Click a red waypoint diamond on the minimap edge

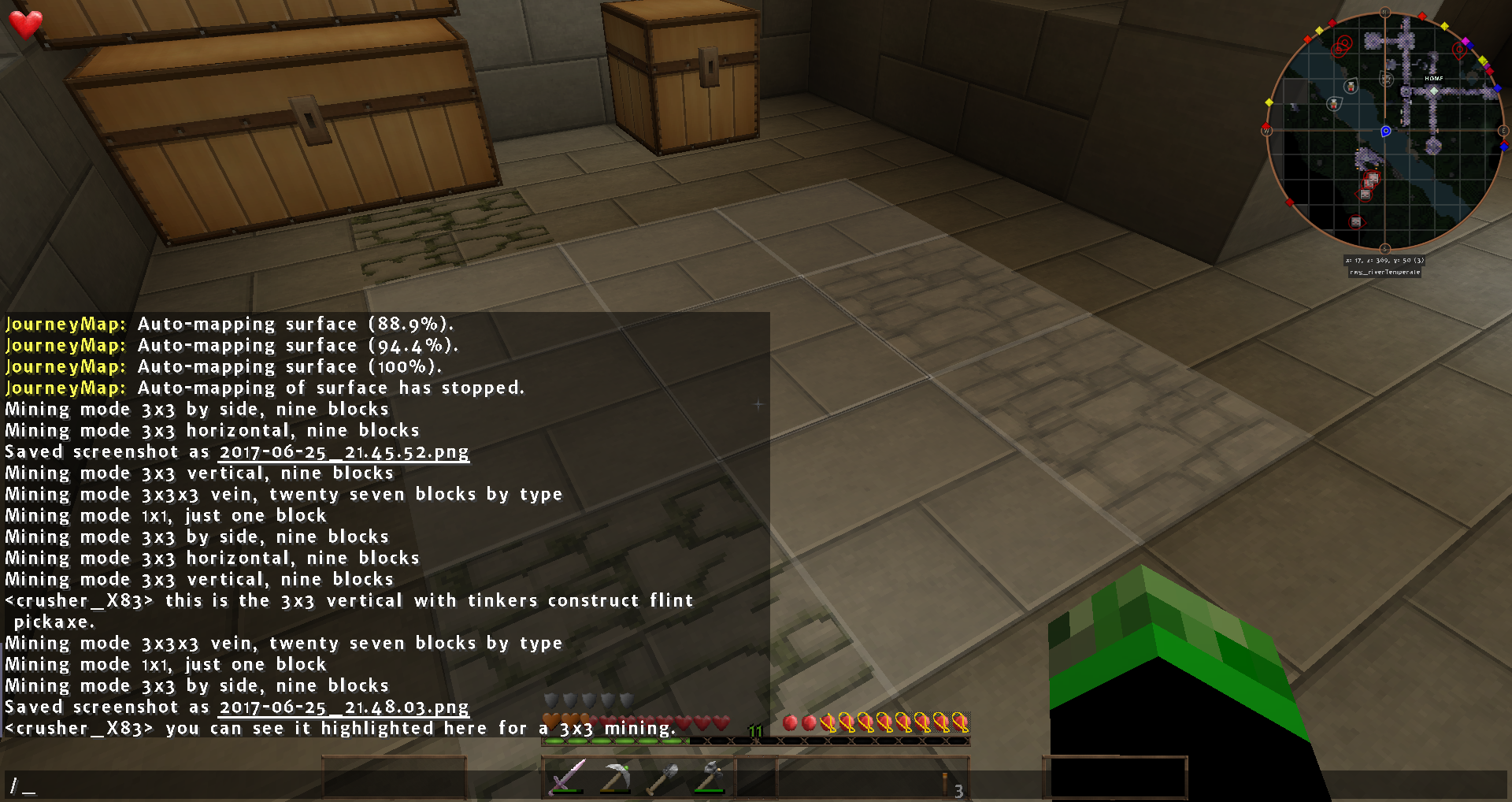(1422, 16)
